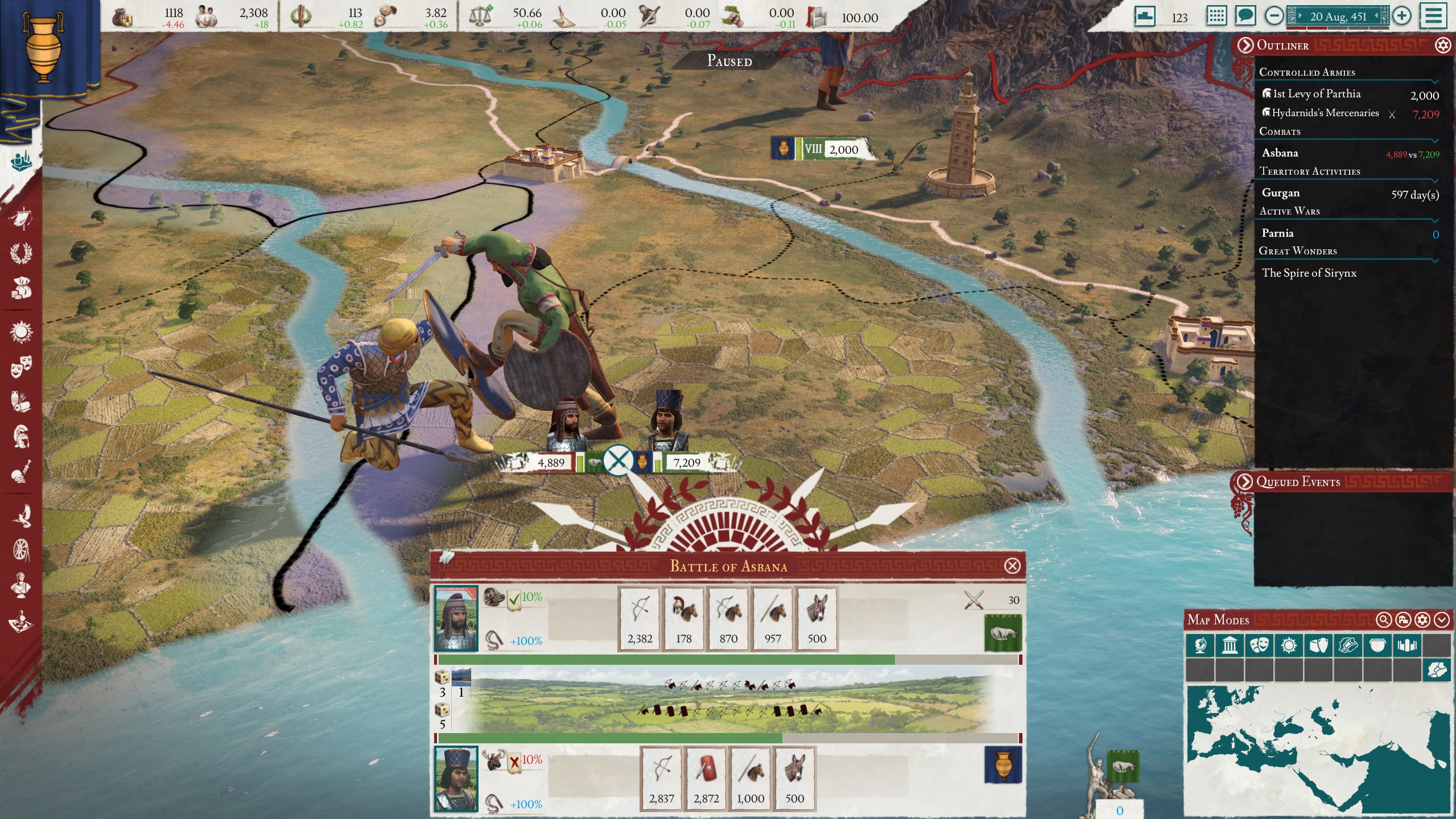Open the main menu hamburger button

click(x=1433, y=17)
